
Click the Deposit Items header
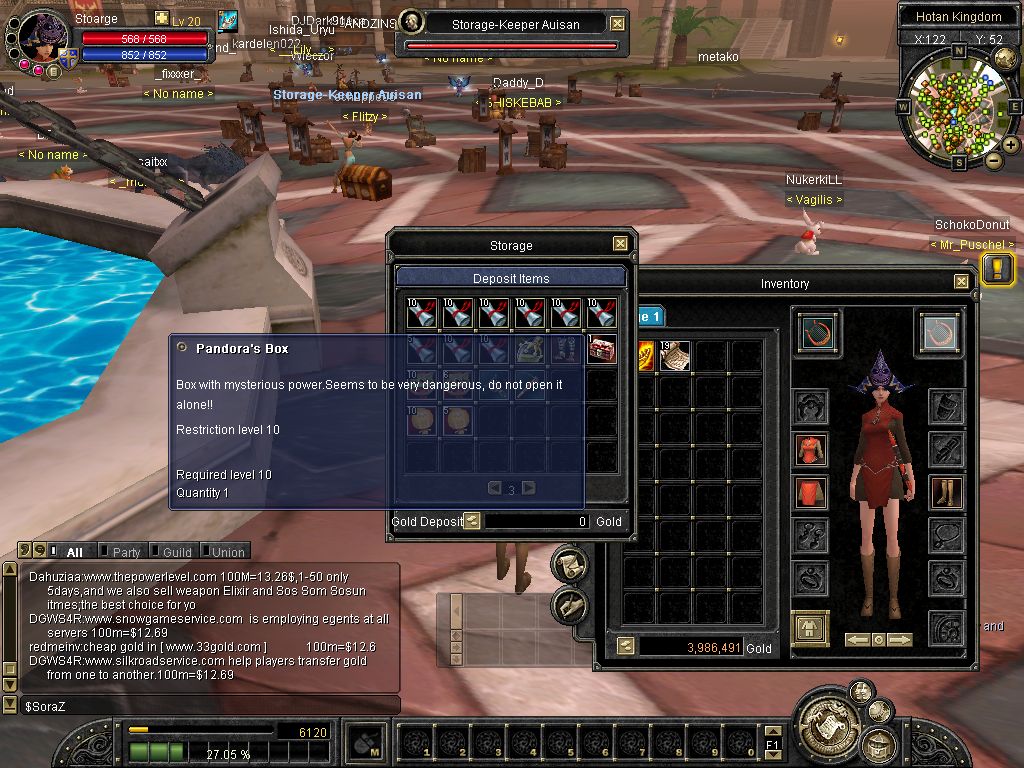click(511, 278)
